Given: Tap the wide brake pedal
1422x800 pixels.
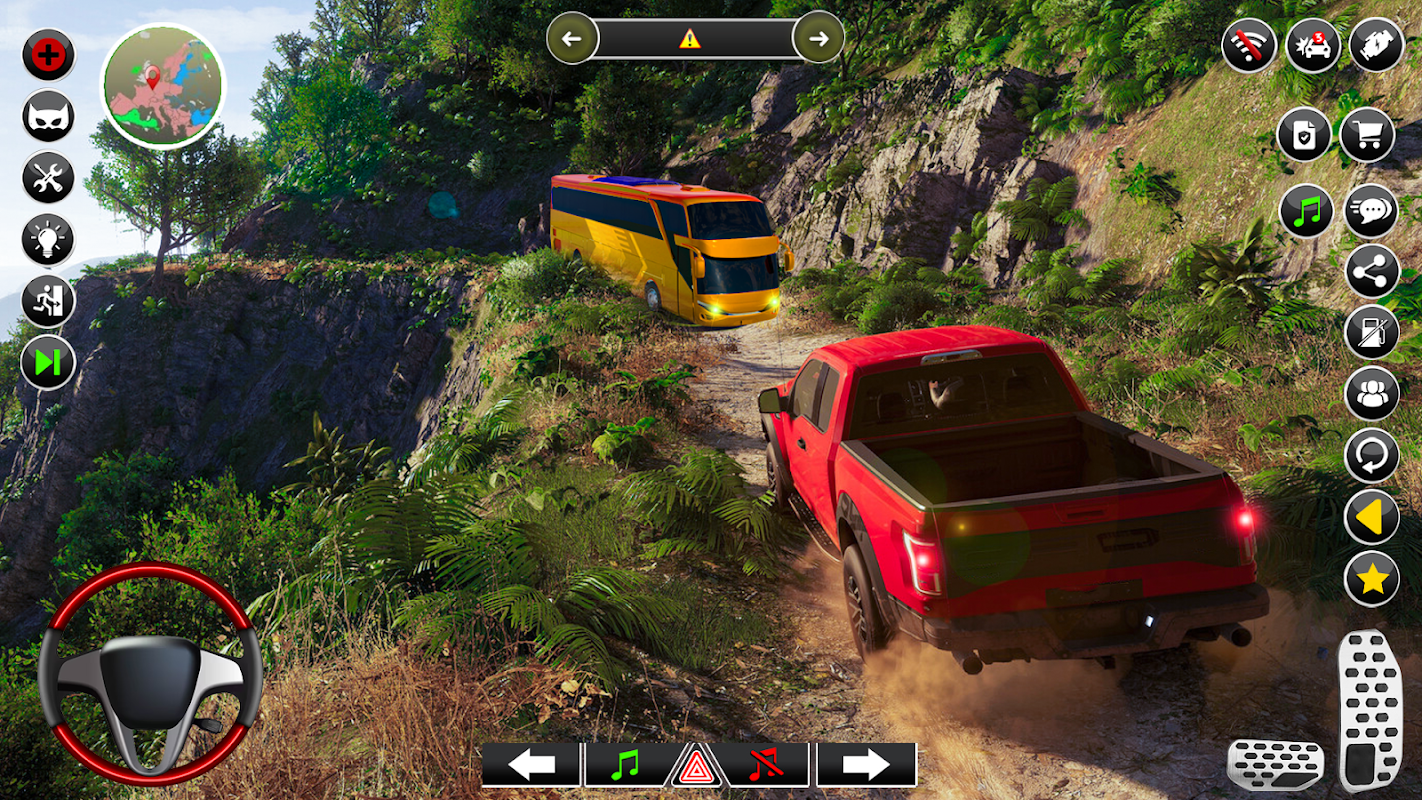Looking at the screenshot, I should pyautogui.click(x=1275, y=765).
